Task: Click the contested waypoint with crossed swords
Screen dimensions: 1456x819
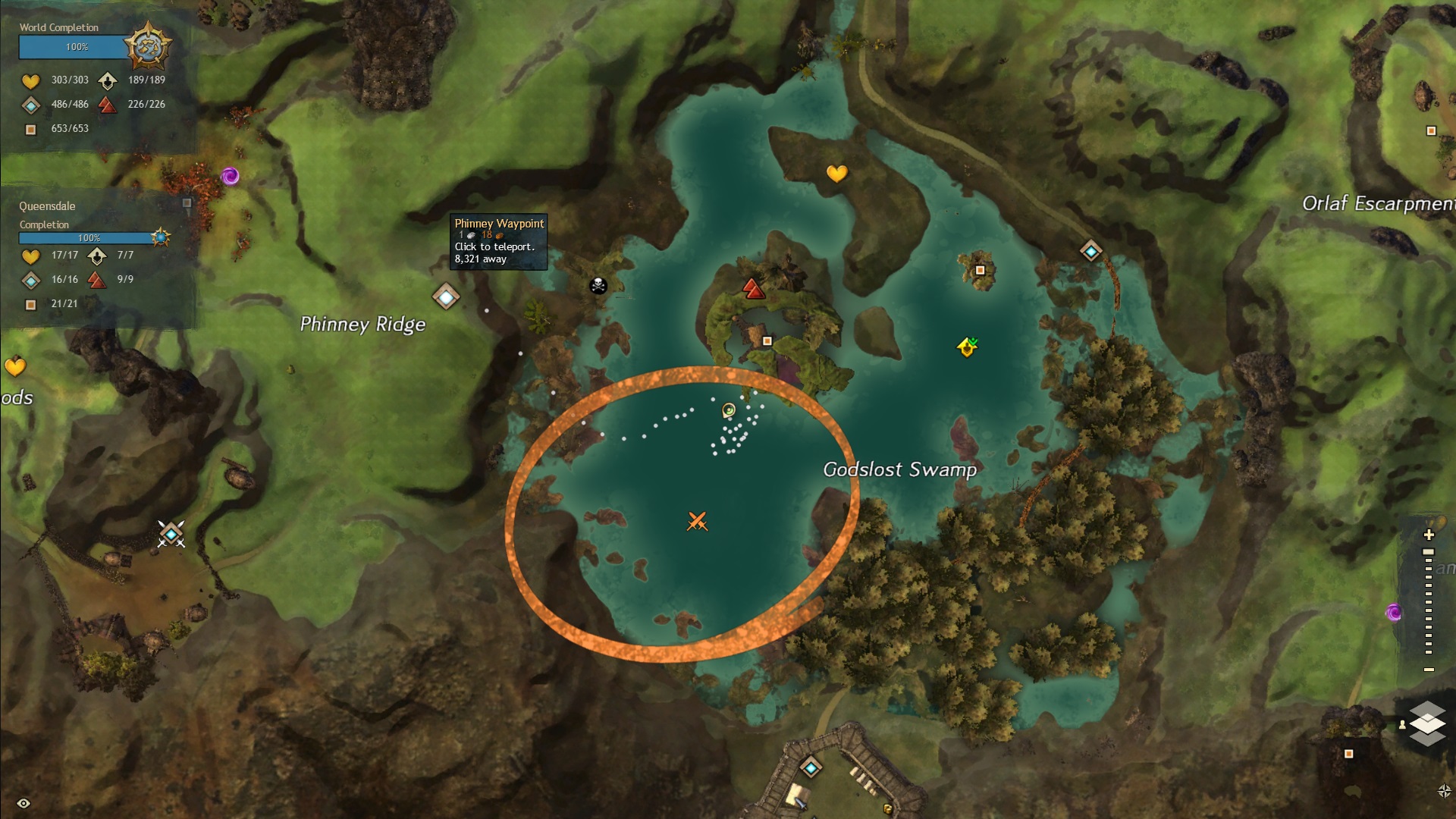Action: click(x=171, y=535)
